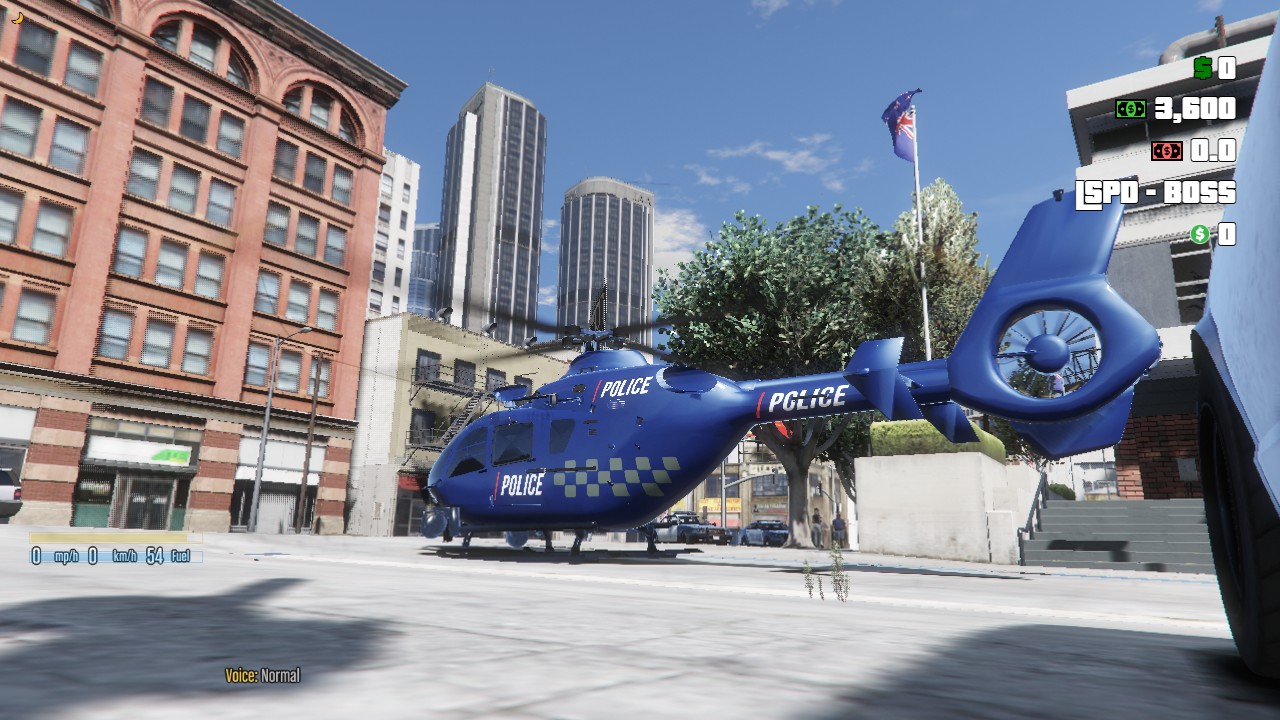This screenshot has width=1280, height=720.
Task: Click the Voice: Normal indicator
Action: point(265,675)
